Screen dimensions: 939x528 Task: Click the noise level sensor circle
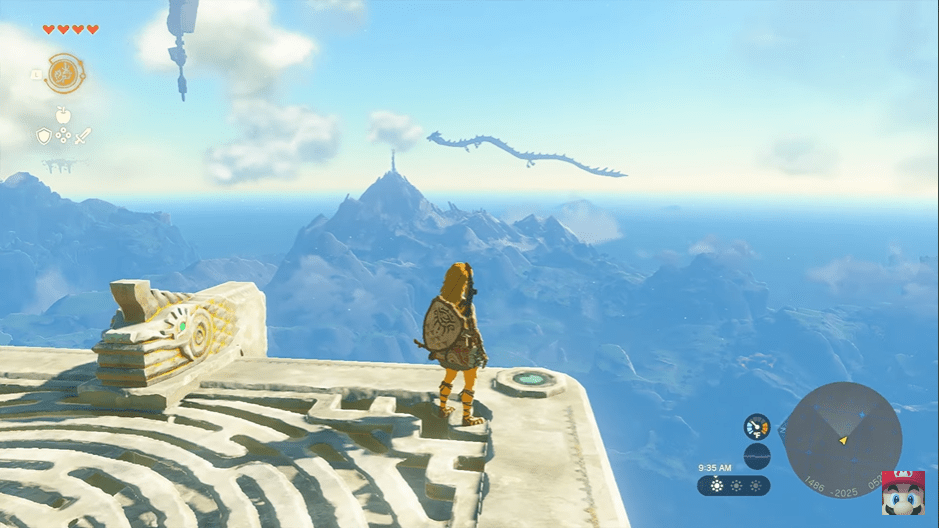click(757, 456)
